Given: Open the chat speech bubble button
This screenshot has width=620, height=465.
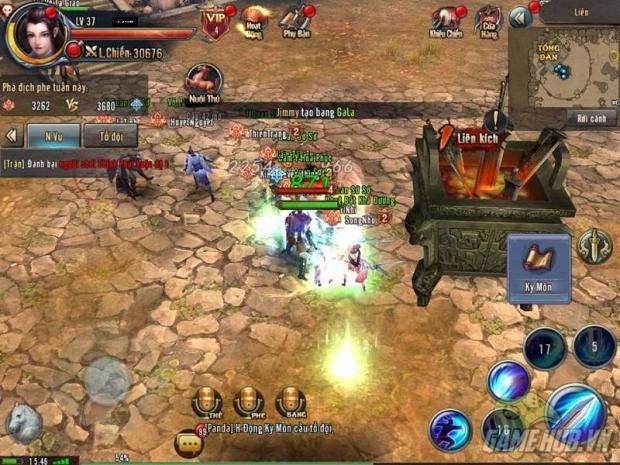Looking at the screenshot, I should tap(187, 441).
